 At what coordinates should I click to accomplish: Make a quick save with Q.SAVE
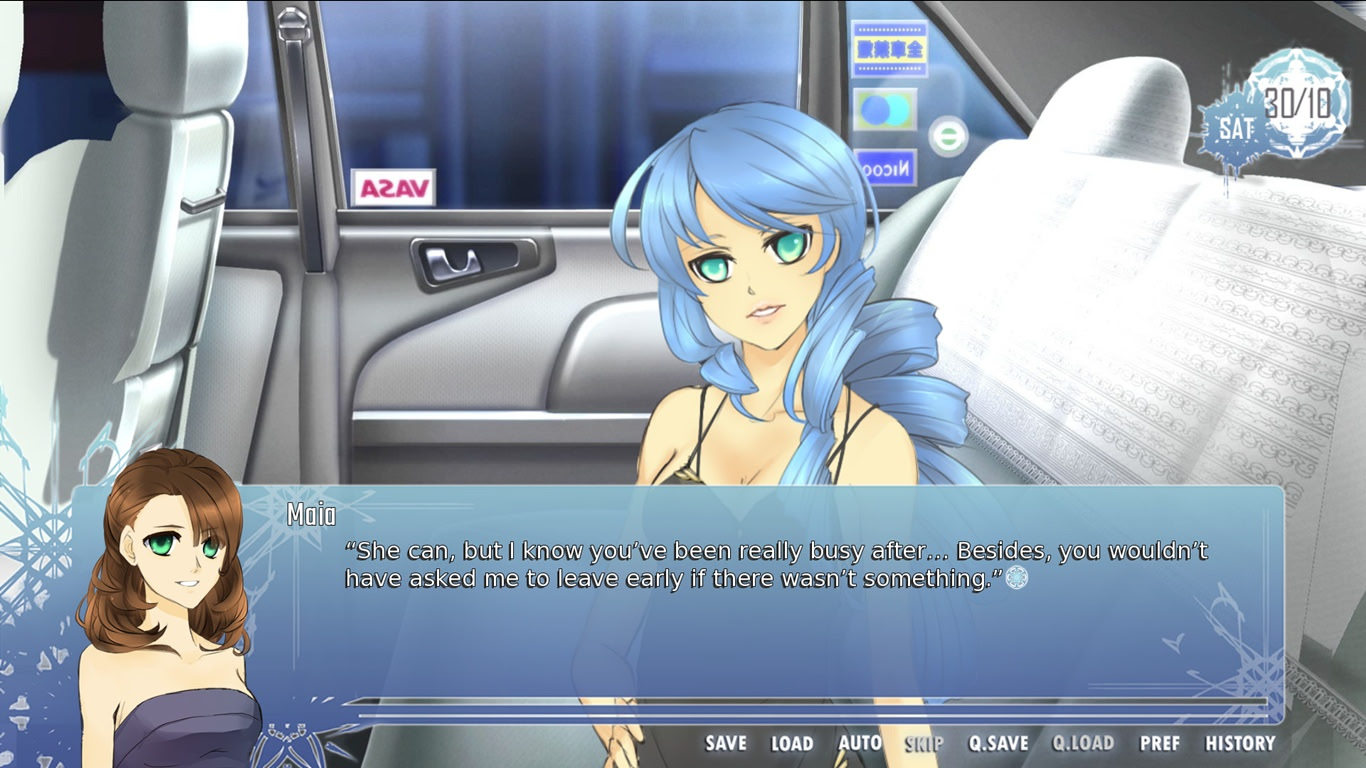coord(998,743)
